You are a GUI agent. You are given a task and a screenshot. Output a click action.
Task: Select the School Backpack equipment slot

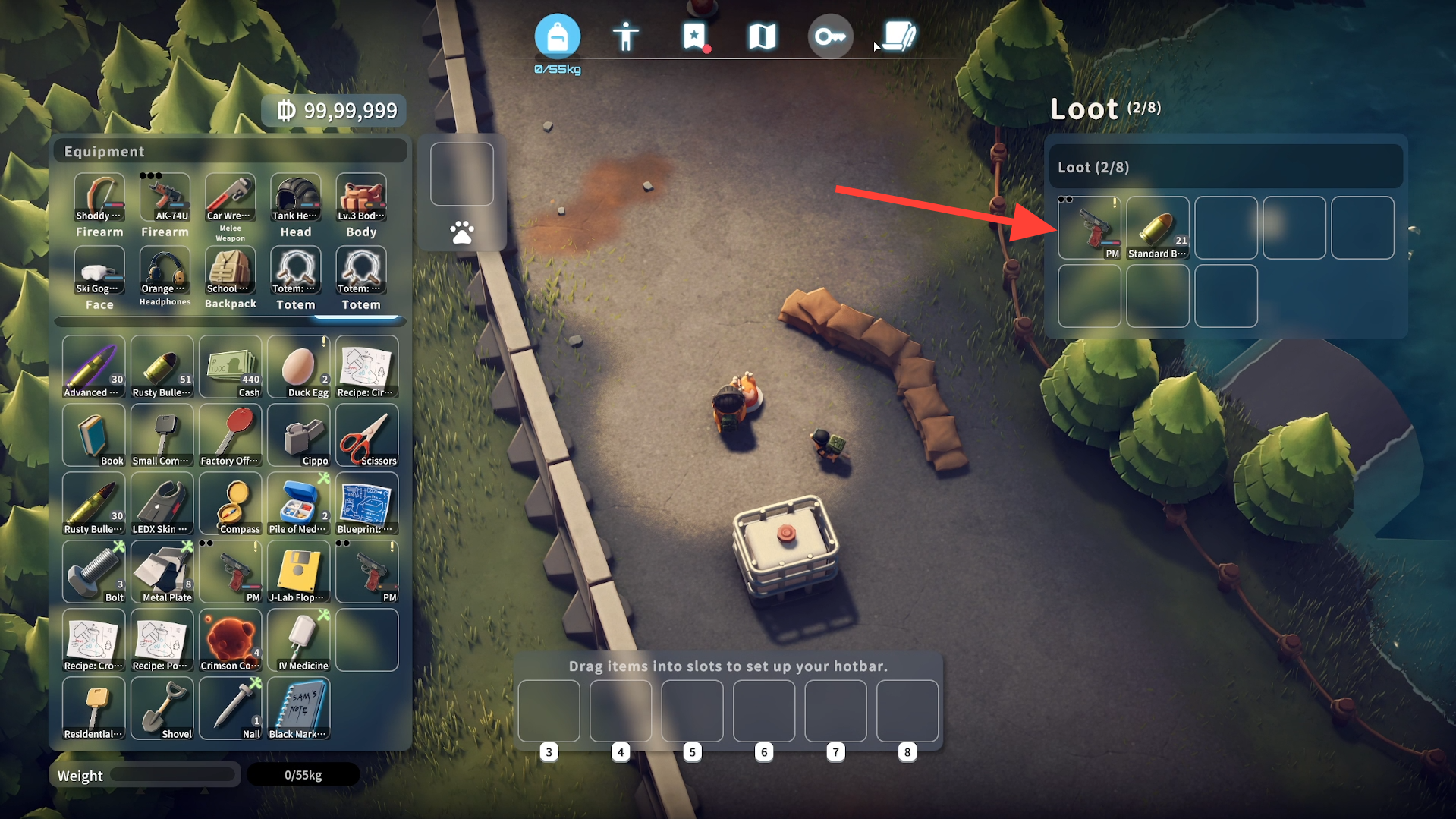pyautogui.click(x=230, y=272)
